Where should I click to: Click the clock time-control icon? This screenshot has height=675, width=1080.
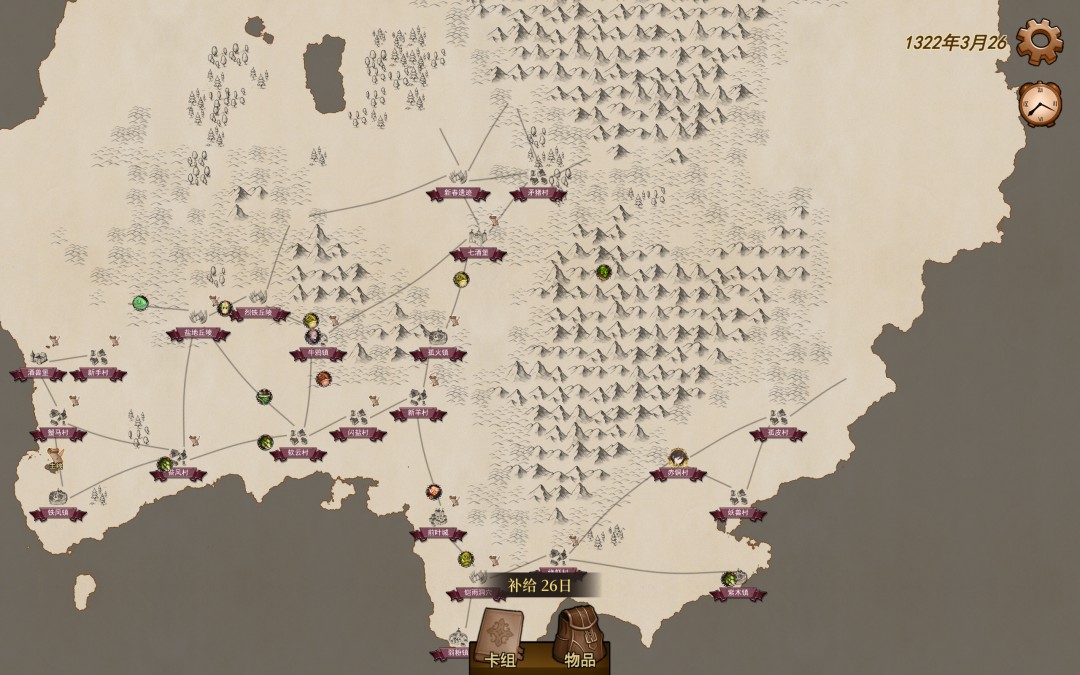(1039, 102)
